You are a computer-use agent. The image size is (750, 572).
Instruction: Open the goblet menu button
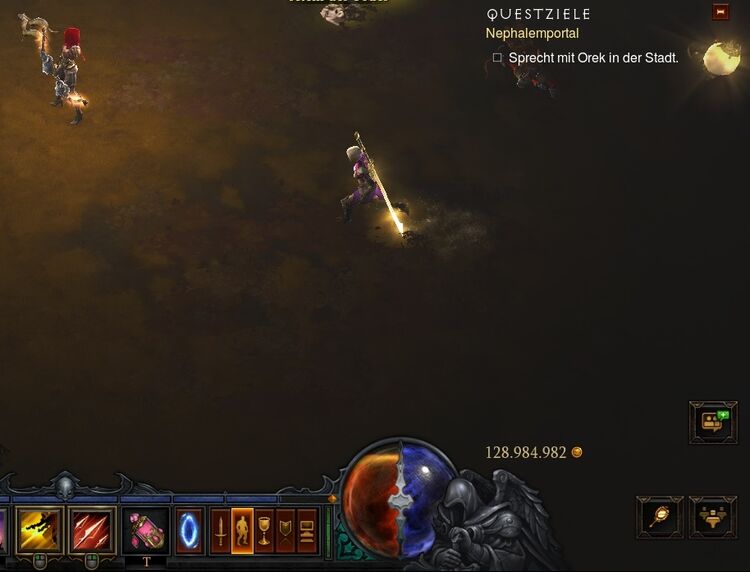264,531
